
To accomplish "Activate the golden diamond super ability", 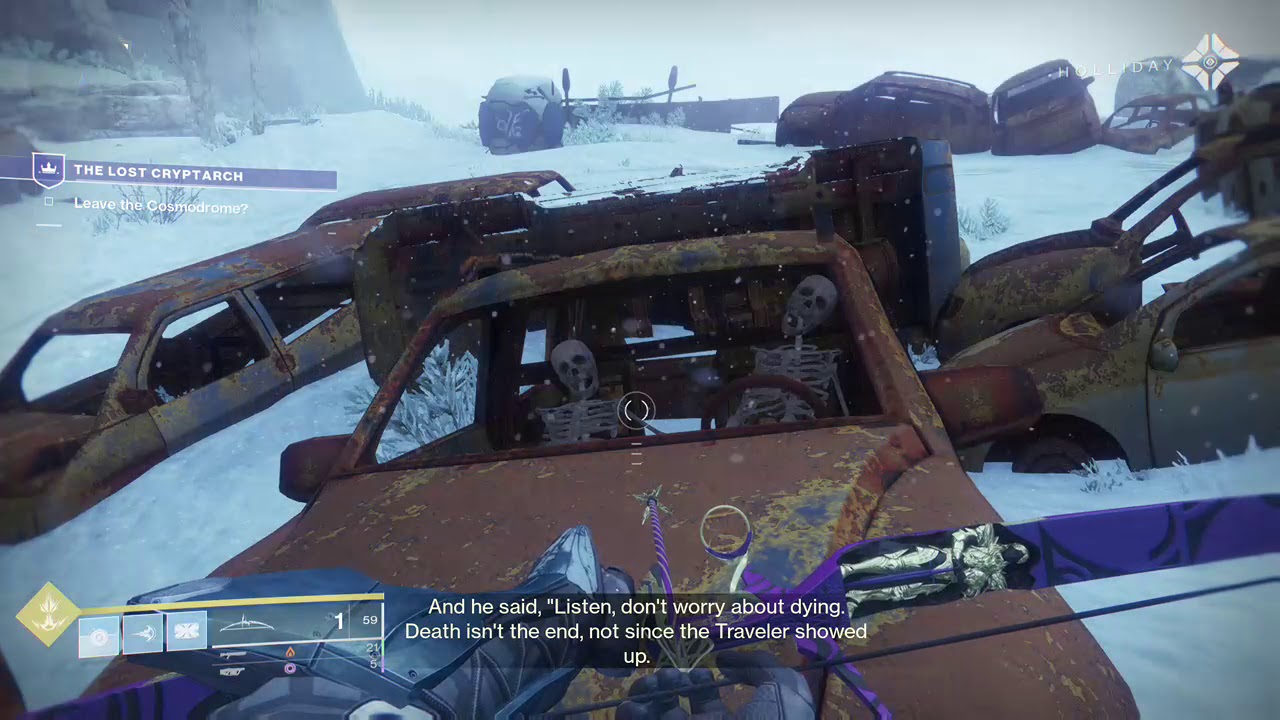I will coord(48,613).
